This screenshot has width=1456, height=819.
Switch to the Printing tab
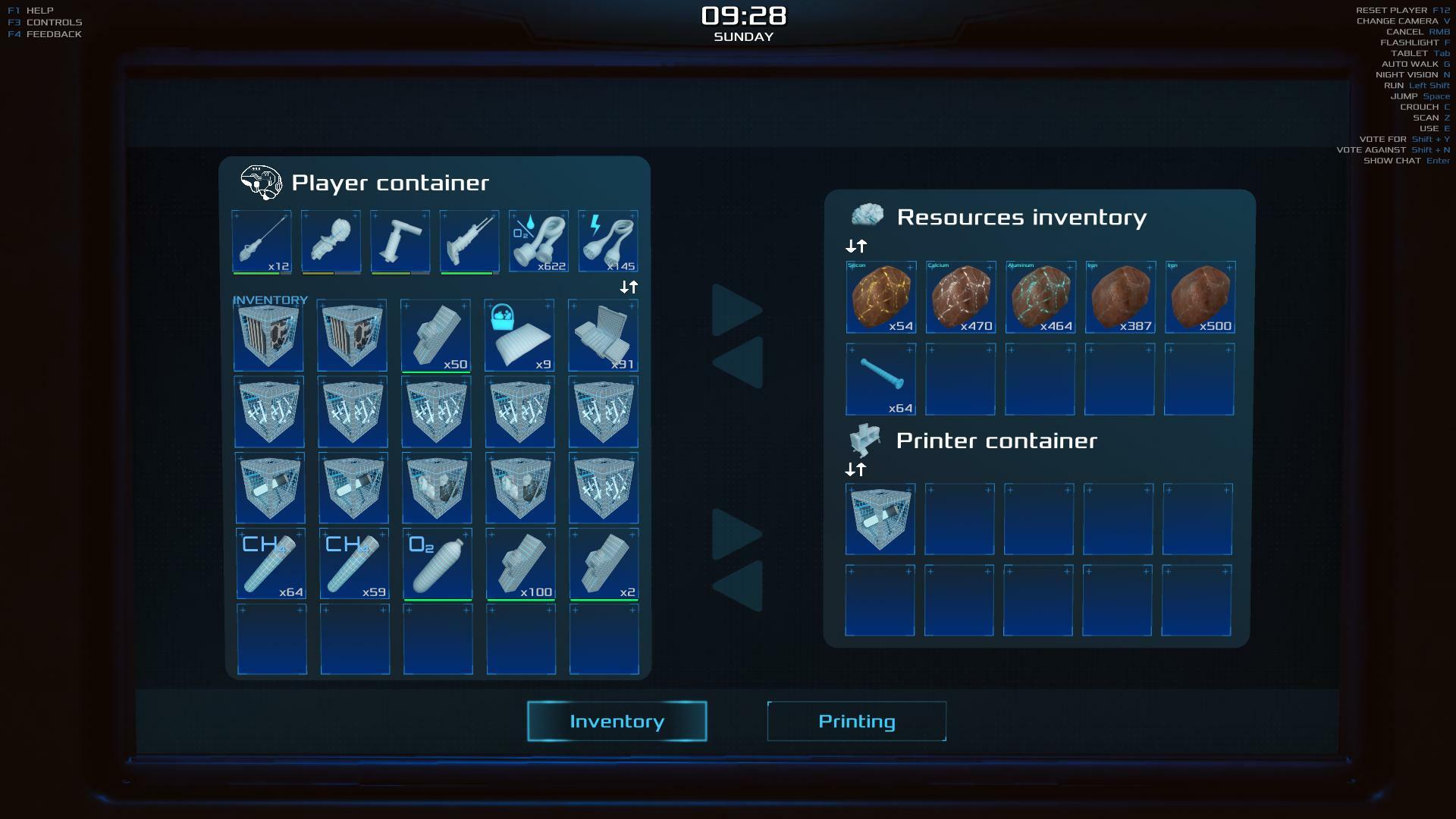coord(856,721)
